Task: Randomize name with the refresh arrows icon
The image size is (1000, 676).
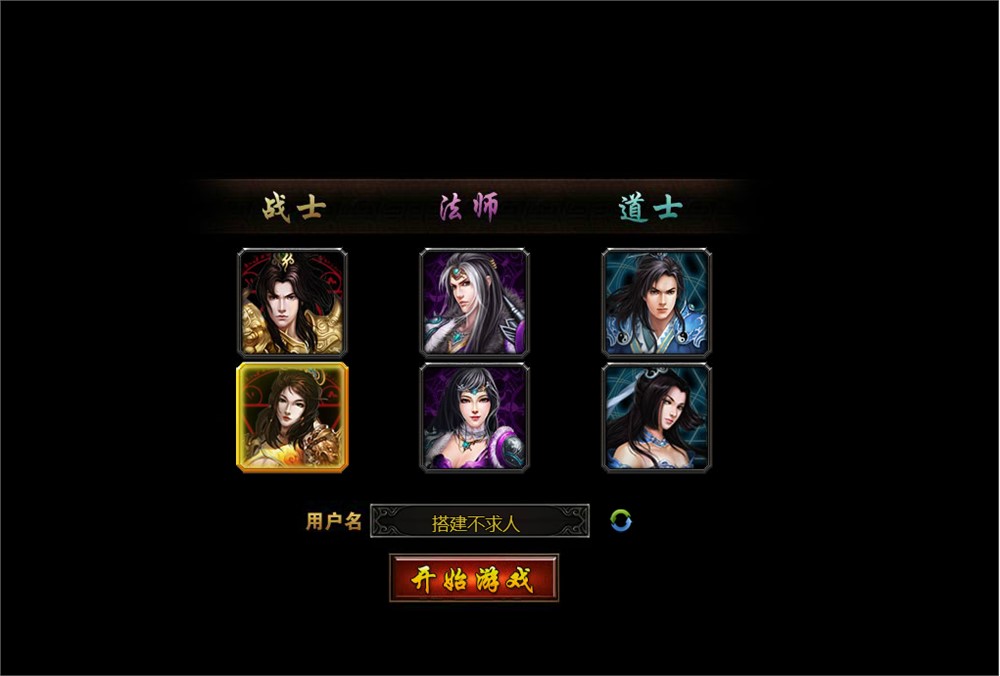Action: [x=621, y=521]
